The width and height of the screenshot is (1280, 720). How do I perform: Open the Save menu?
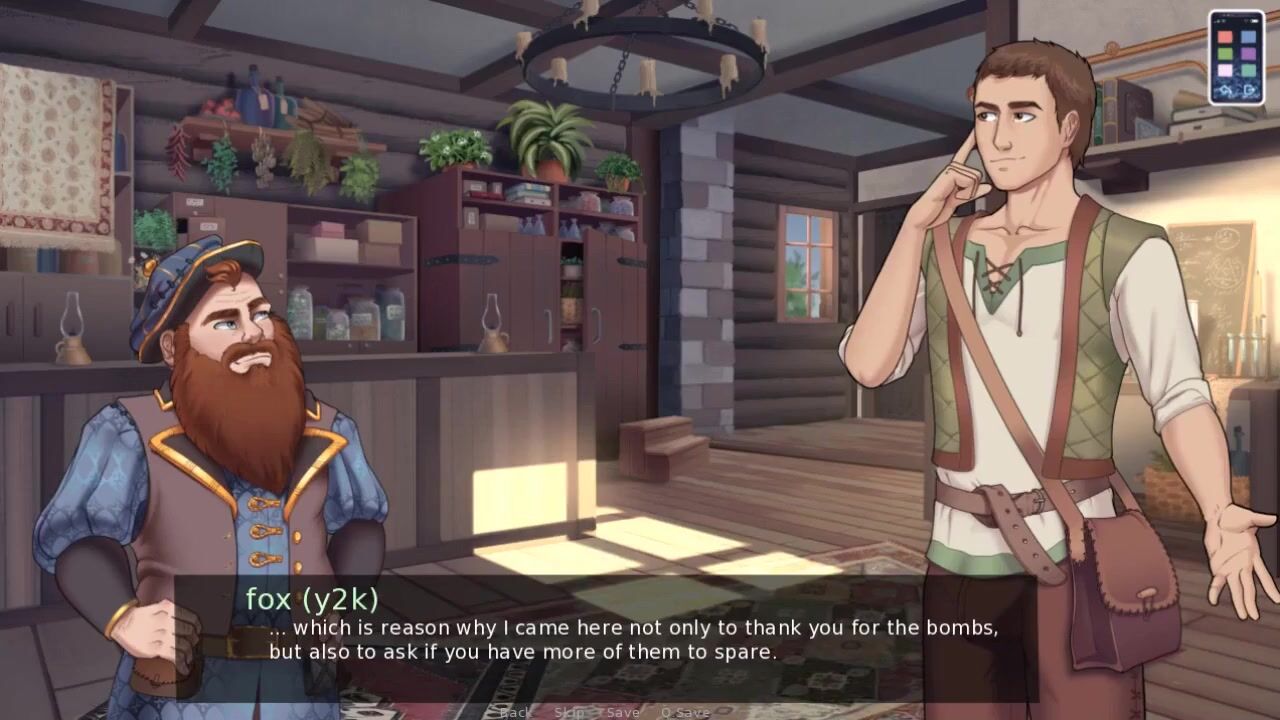pos(623,712)
